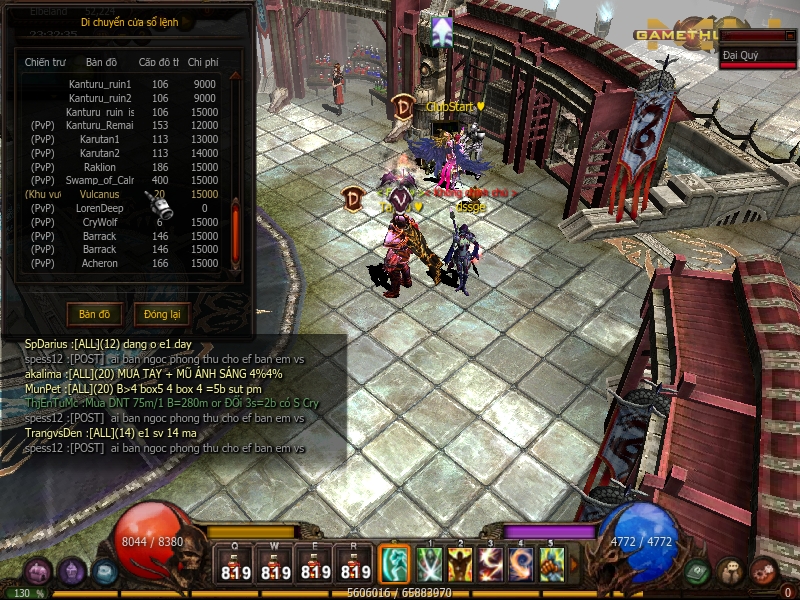Activate skill in hotbar slot 1

430,565
